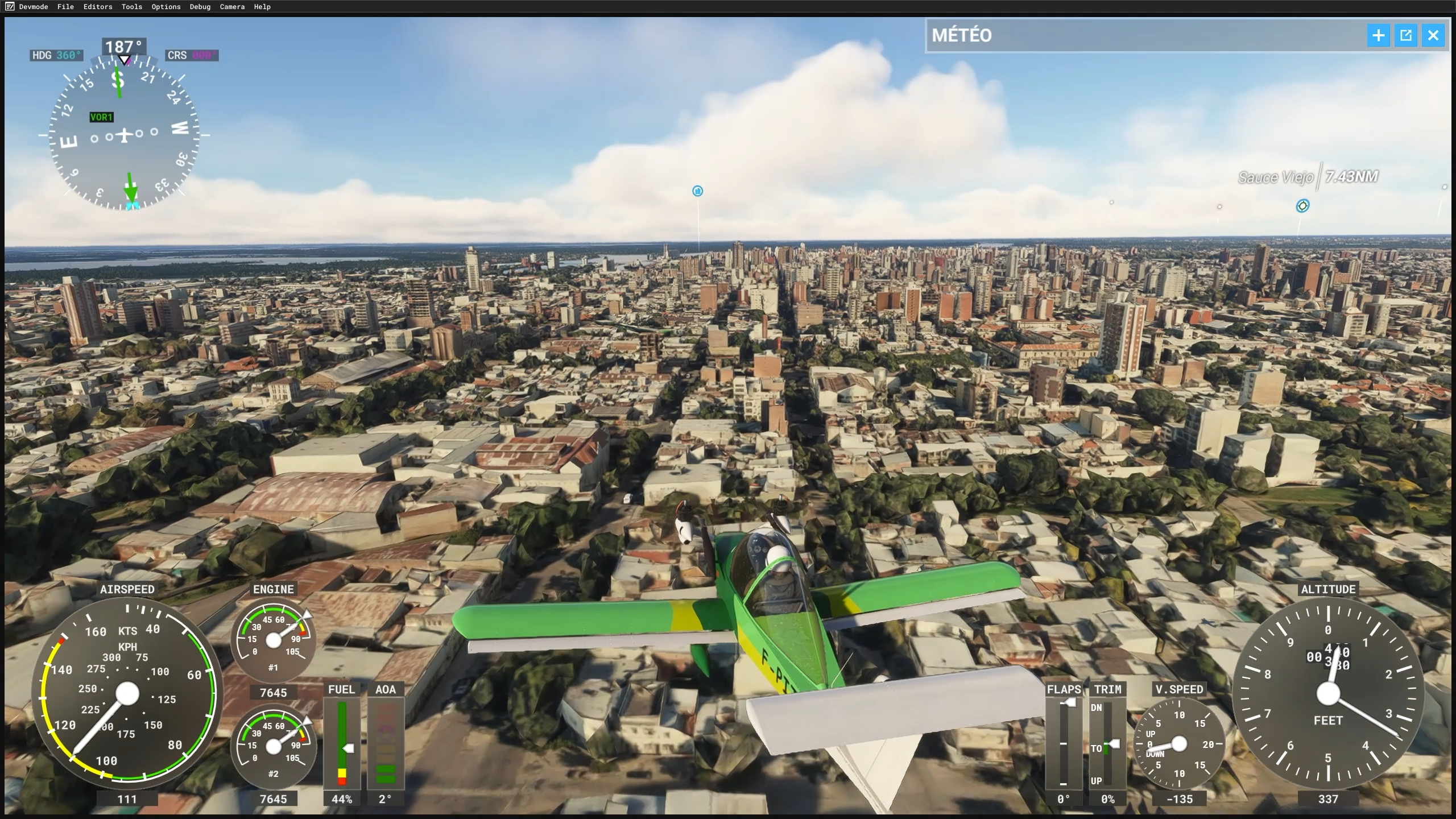Open the Debug menu
The height and width of the screenshot is (819, 1456).
point(200,7)
